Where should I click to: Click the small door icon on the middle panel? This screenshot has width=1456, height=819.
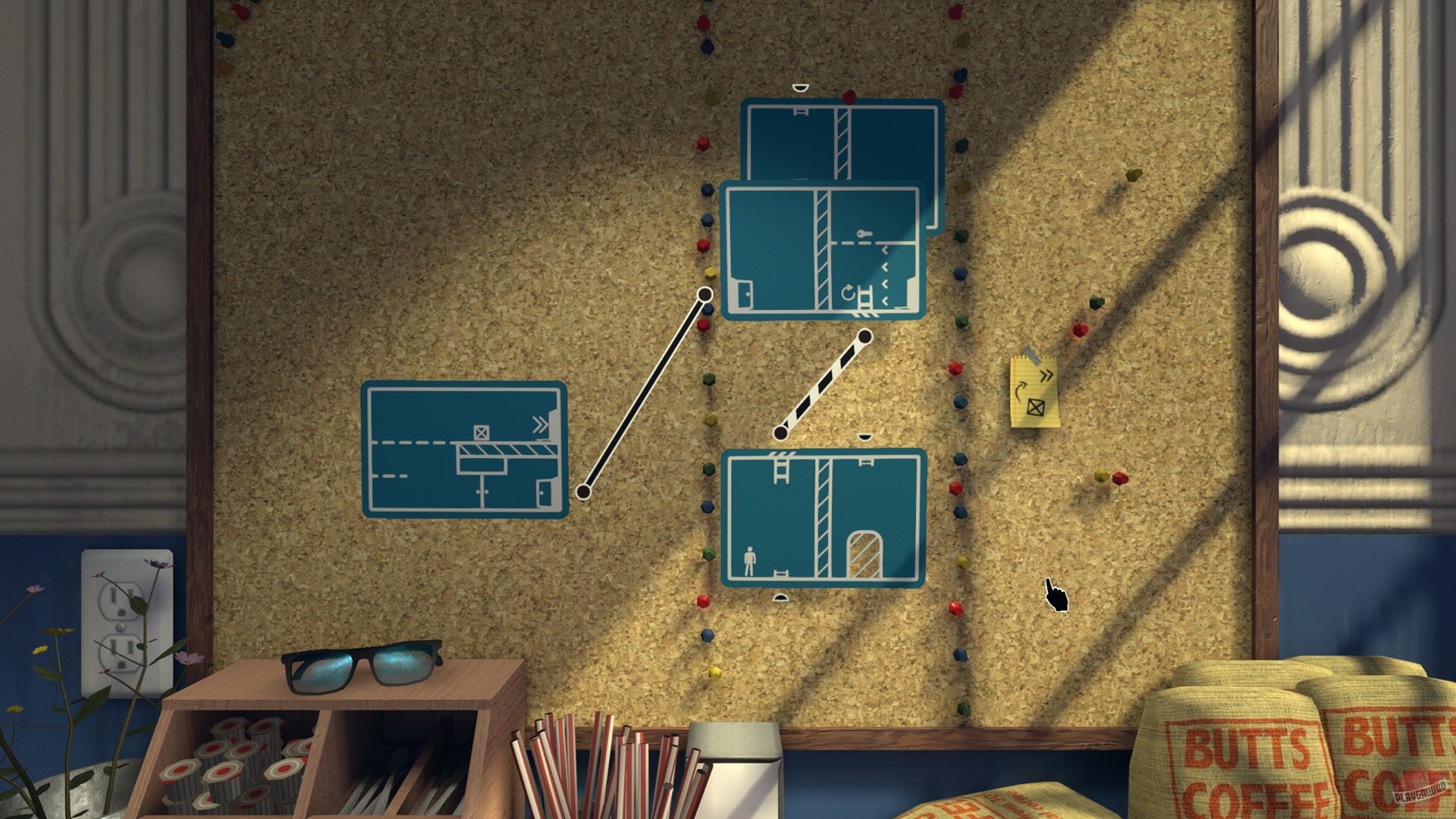pos(744,294)
